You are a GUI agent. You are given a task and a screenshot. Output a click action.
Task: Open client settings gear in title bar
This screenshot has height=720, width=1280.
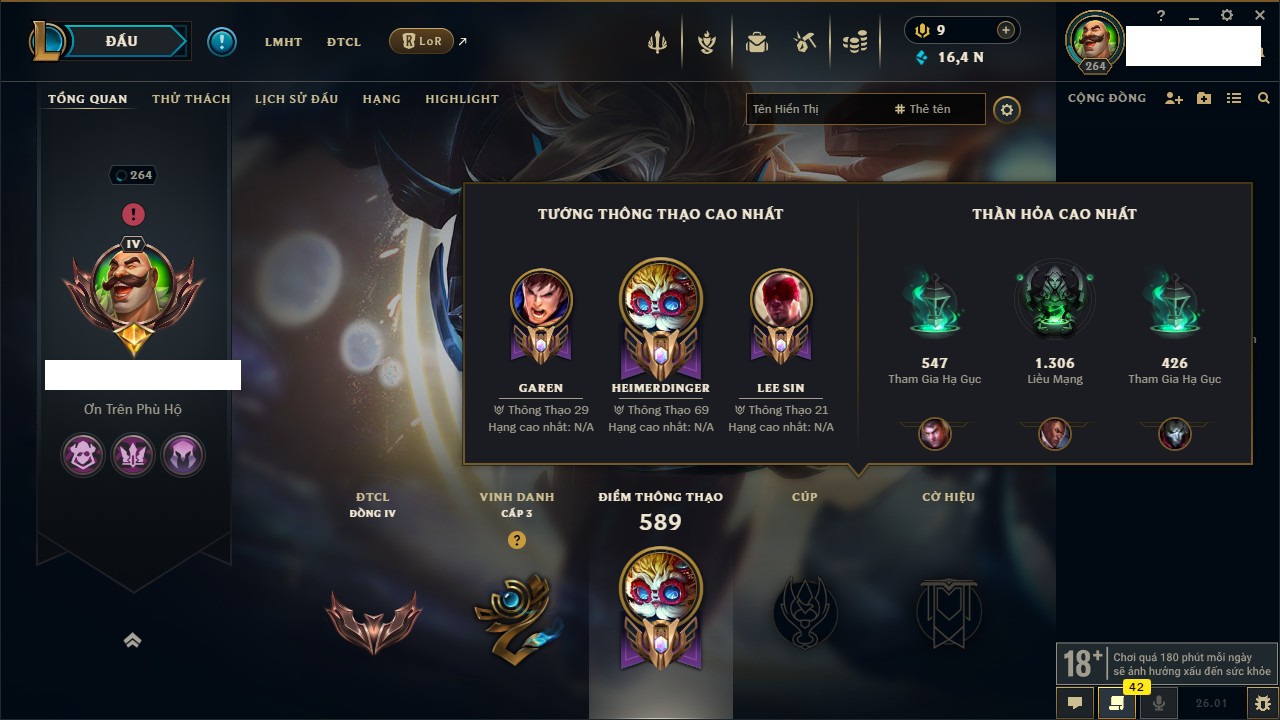[x=1227, y=16]
